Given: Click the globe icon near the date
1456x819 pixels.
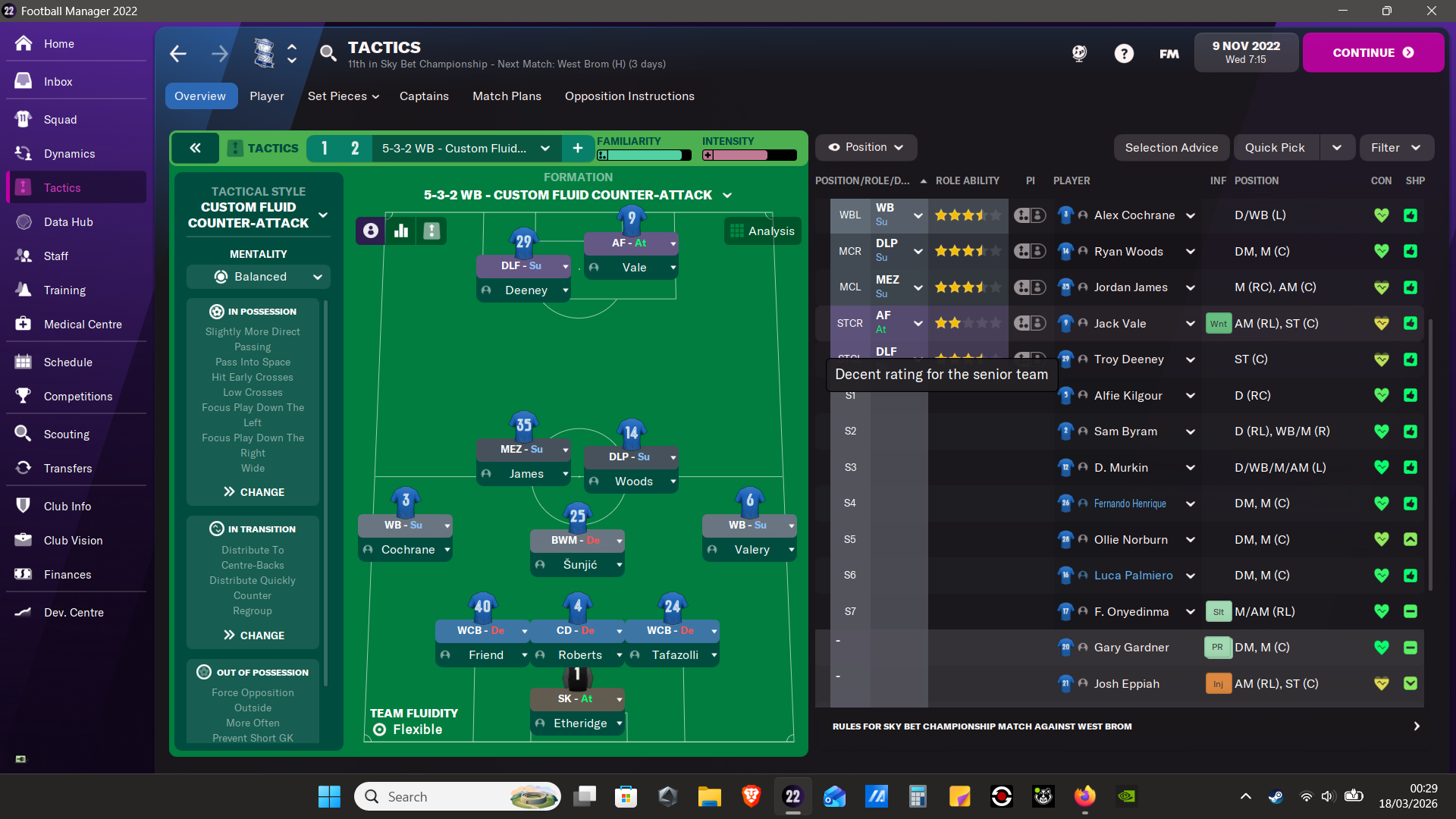Looking at the screenshot, I should pyautogui.click(x=1078, y=53).
